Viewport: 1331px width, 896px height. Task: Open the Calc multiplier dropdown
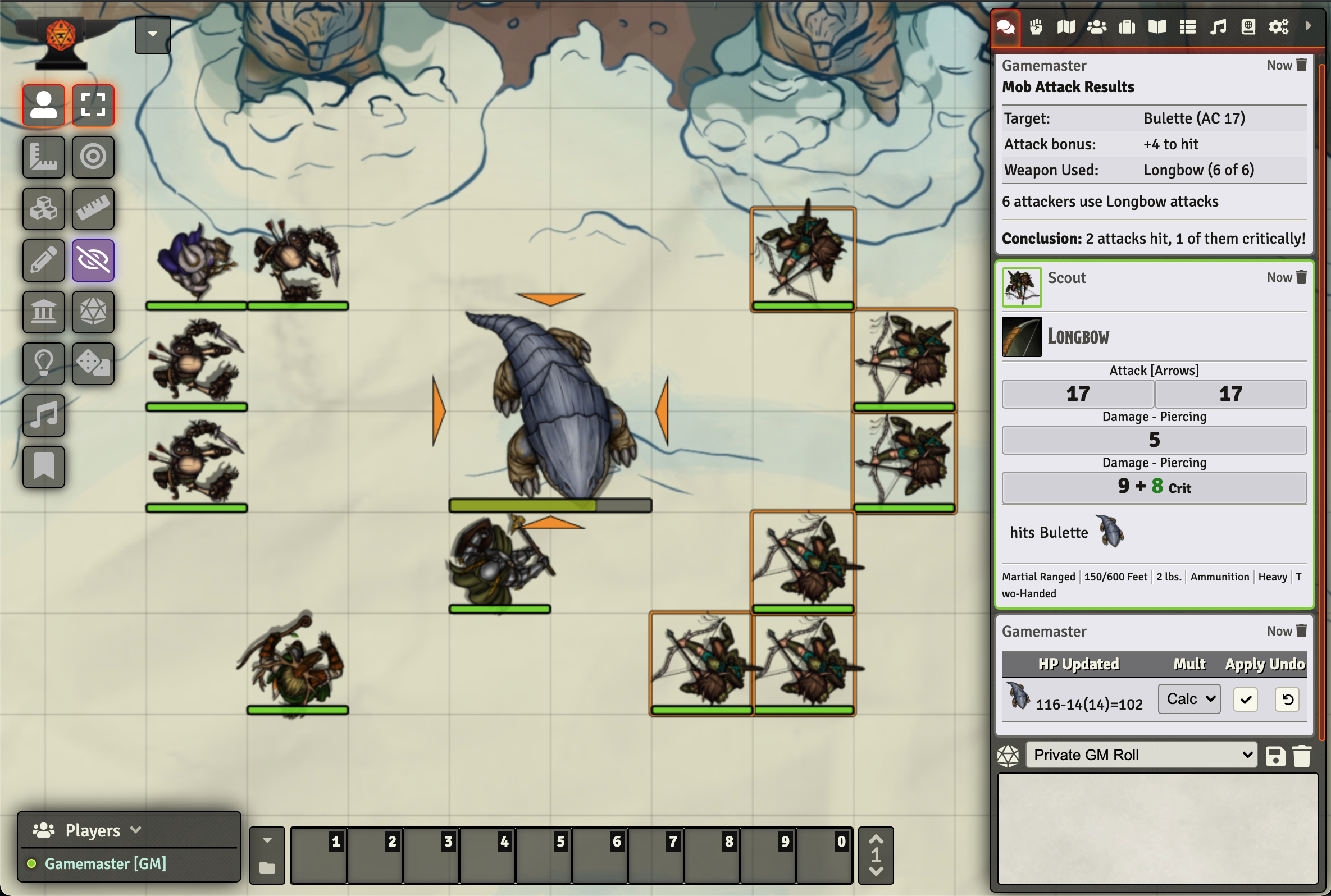coord(1188,698)
